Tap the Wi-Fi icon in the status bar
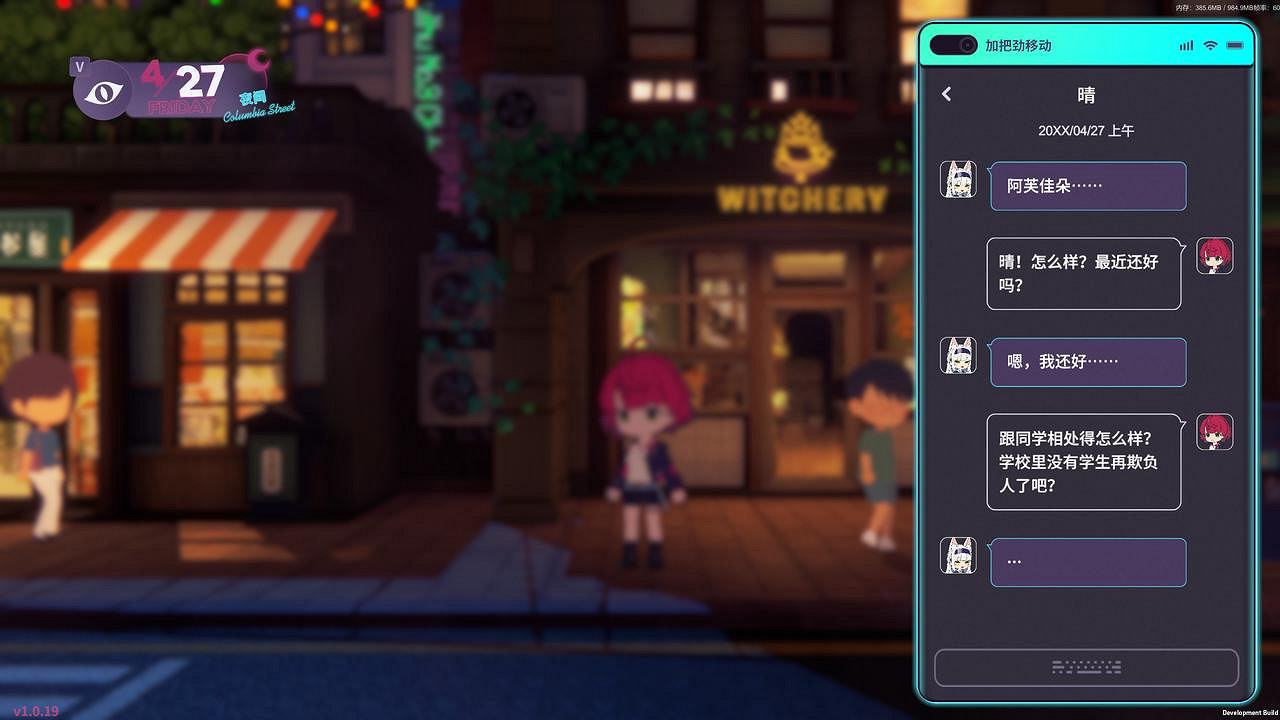Viewport: 1280px width, 720px height. [x=1209, y=45]
